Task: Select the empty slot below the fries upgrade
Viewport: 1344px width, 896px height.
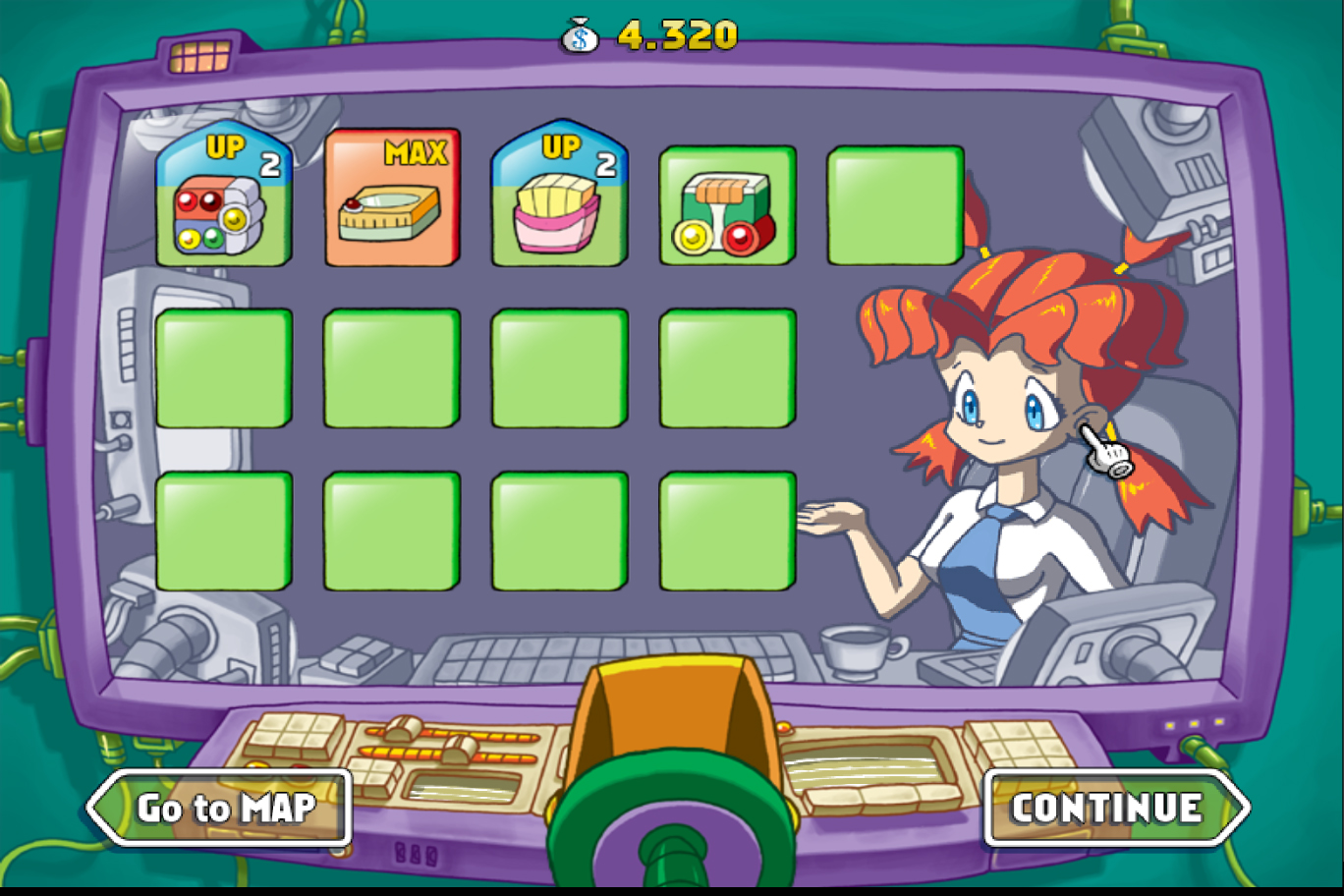Action: (558, 367)
